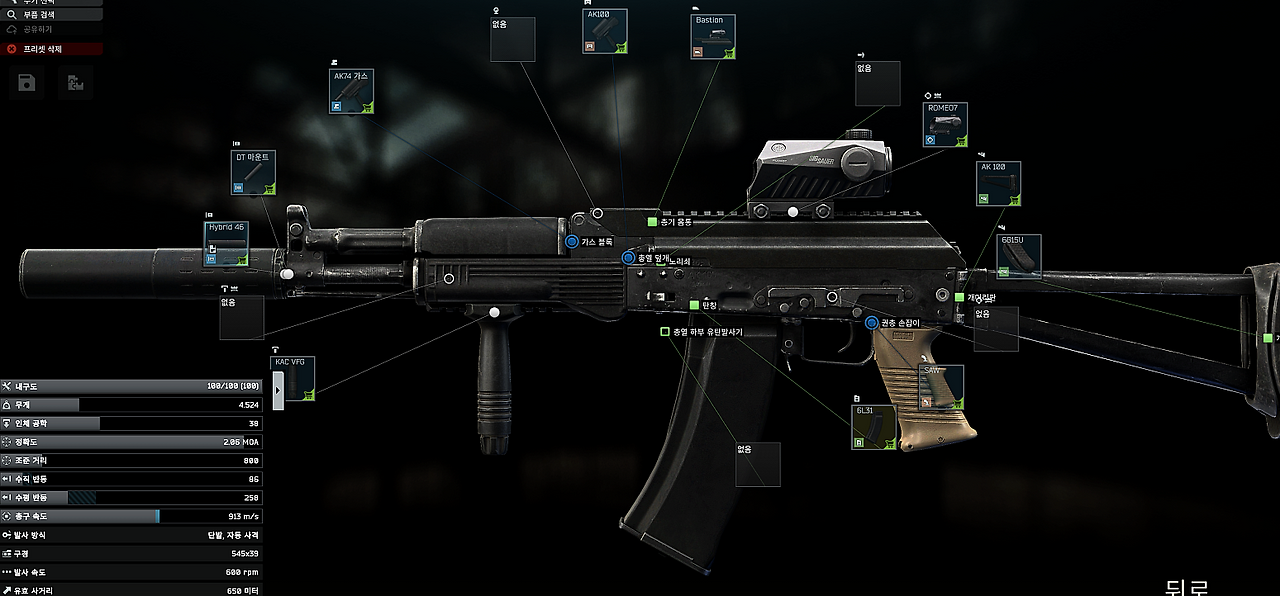Viewport: 1280px width, 596px height.
Task: Click the 총열 하부 유탄발사기 launcher marker
Action: tap(665, 331)
